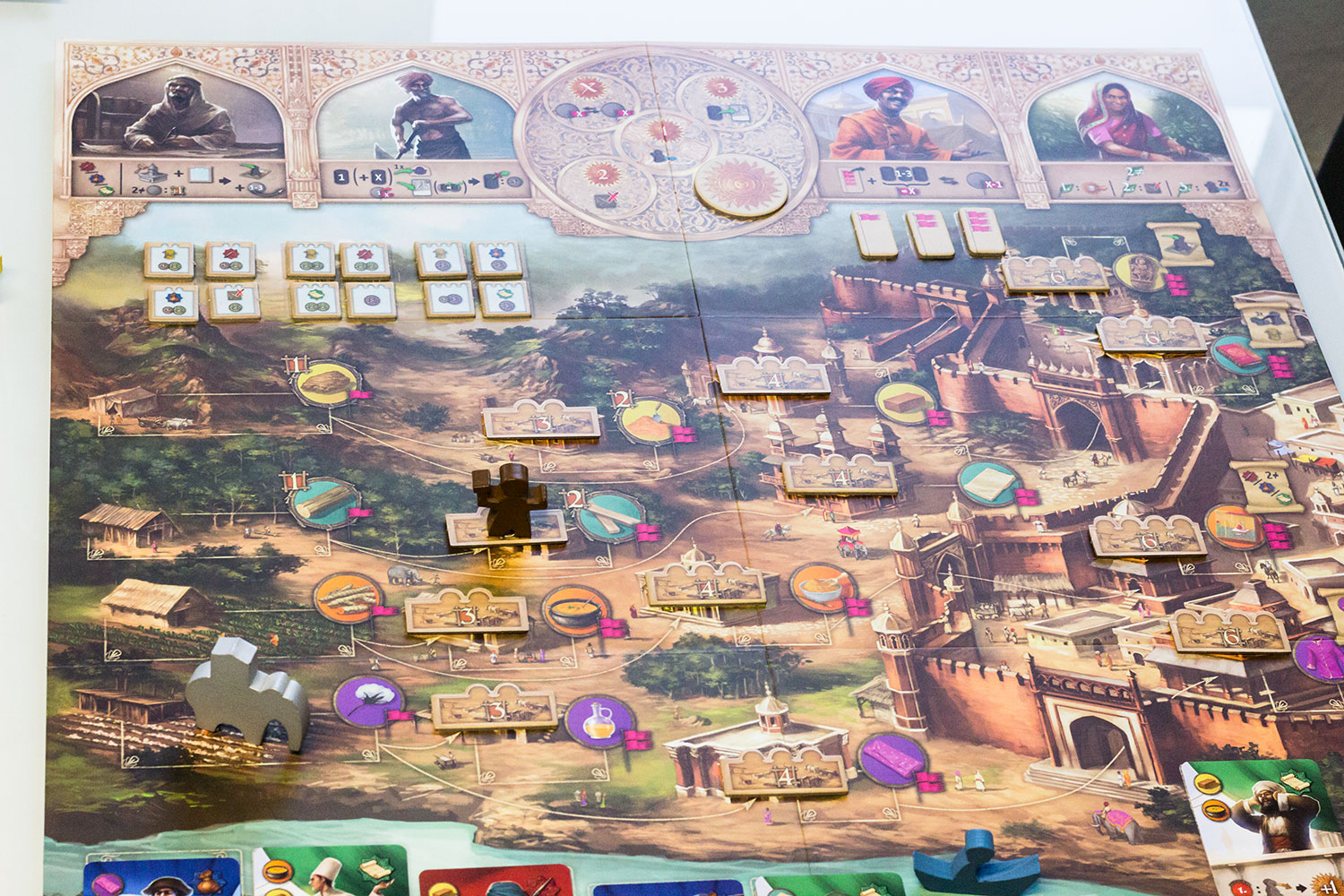
Task: Select the dark curry bowl goods circle
Action: pos(573,611)
